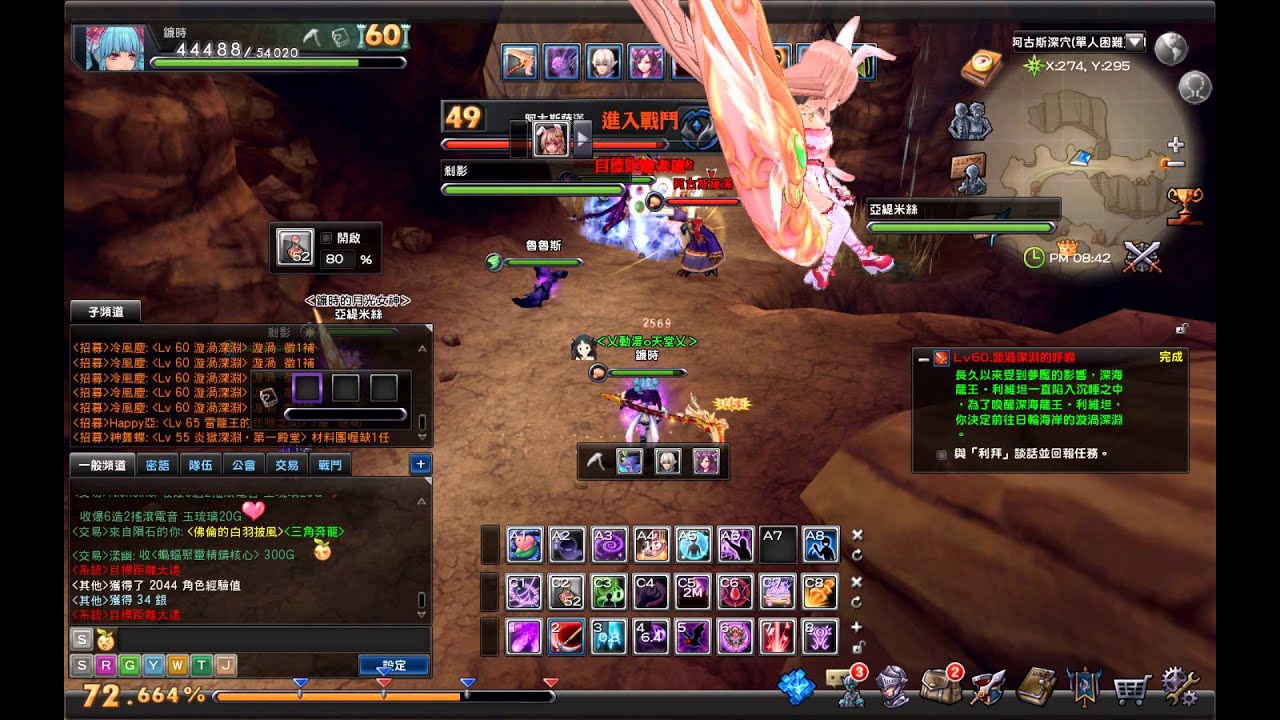Click the blue 設定 chat settings button
The height and width of the screenshot is (720, 1280).
[394, 665]
